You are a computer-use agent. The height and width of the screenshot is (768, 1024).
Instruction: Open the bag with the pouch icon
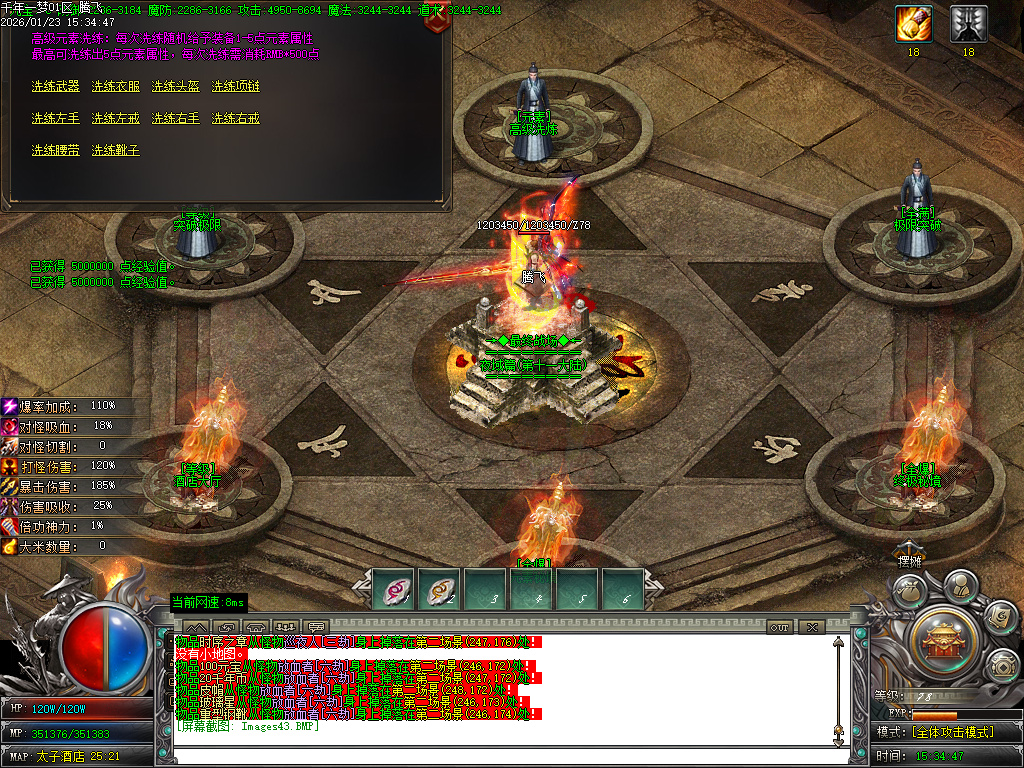[907, 591]
